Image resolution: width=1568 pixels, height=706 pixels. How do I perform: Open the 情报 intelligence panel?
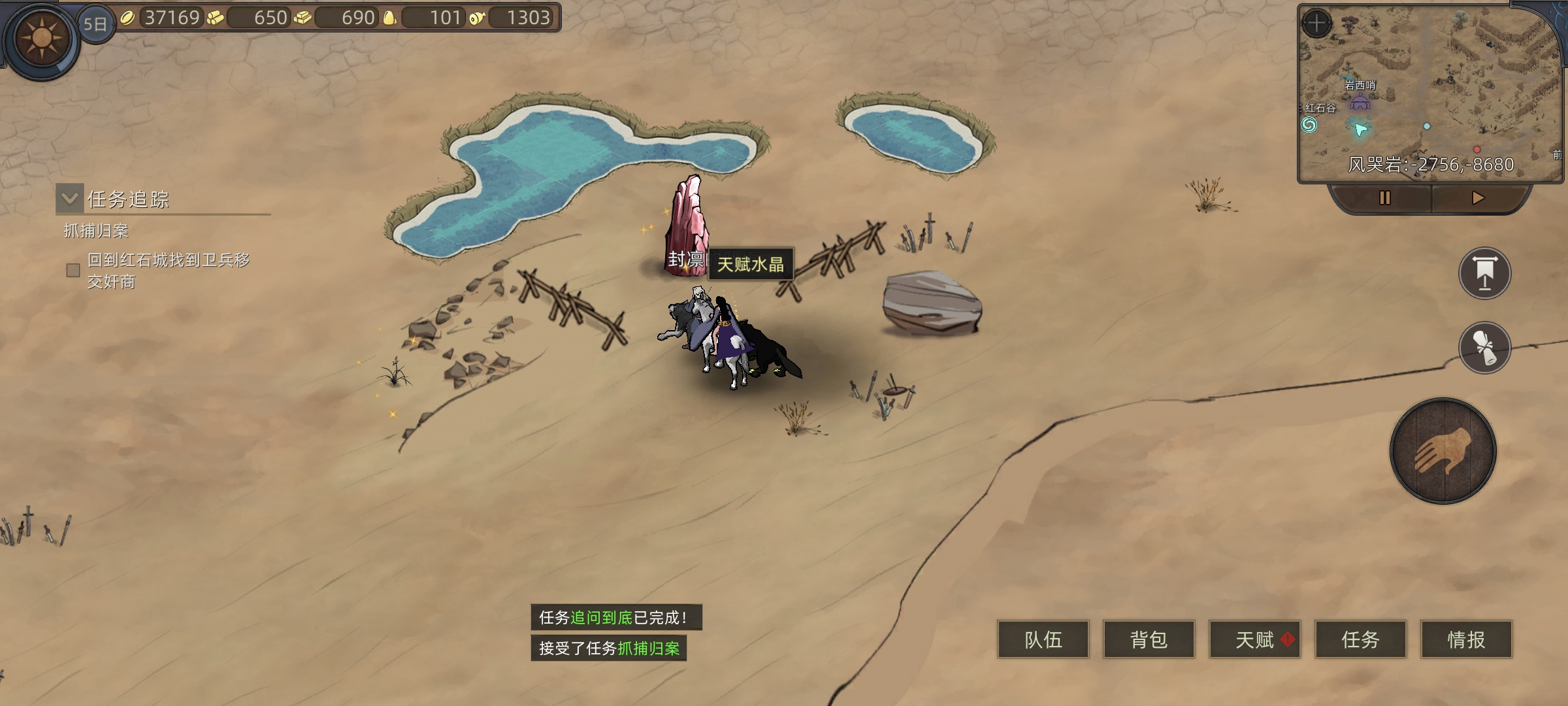(x=1466, y=639)
